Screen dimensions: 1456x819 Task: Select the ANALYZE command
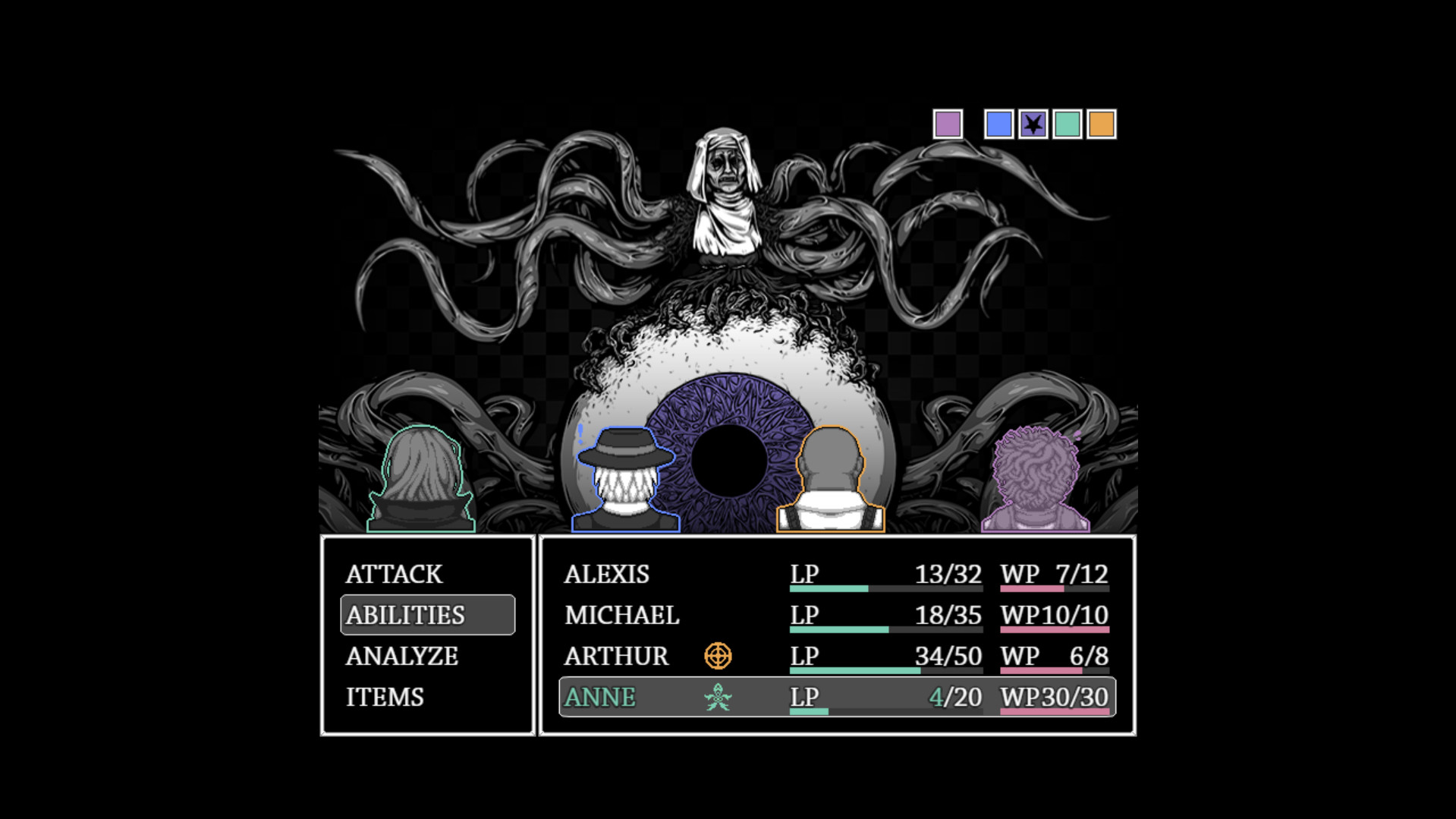(402, 656)
